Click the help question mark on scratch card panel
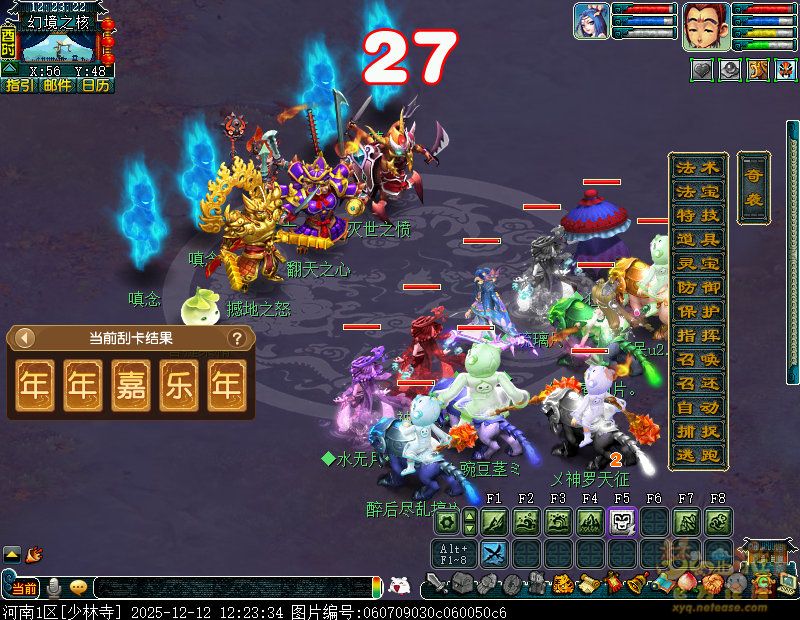 [x=237, y=338]
